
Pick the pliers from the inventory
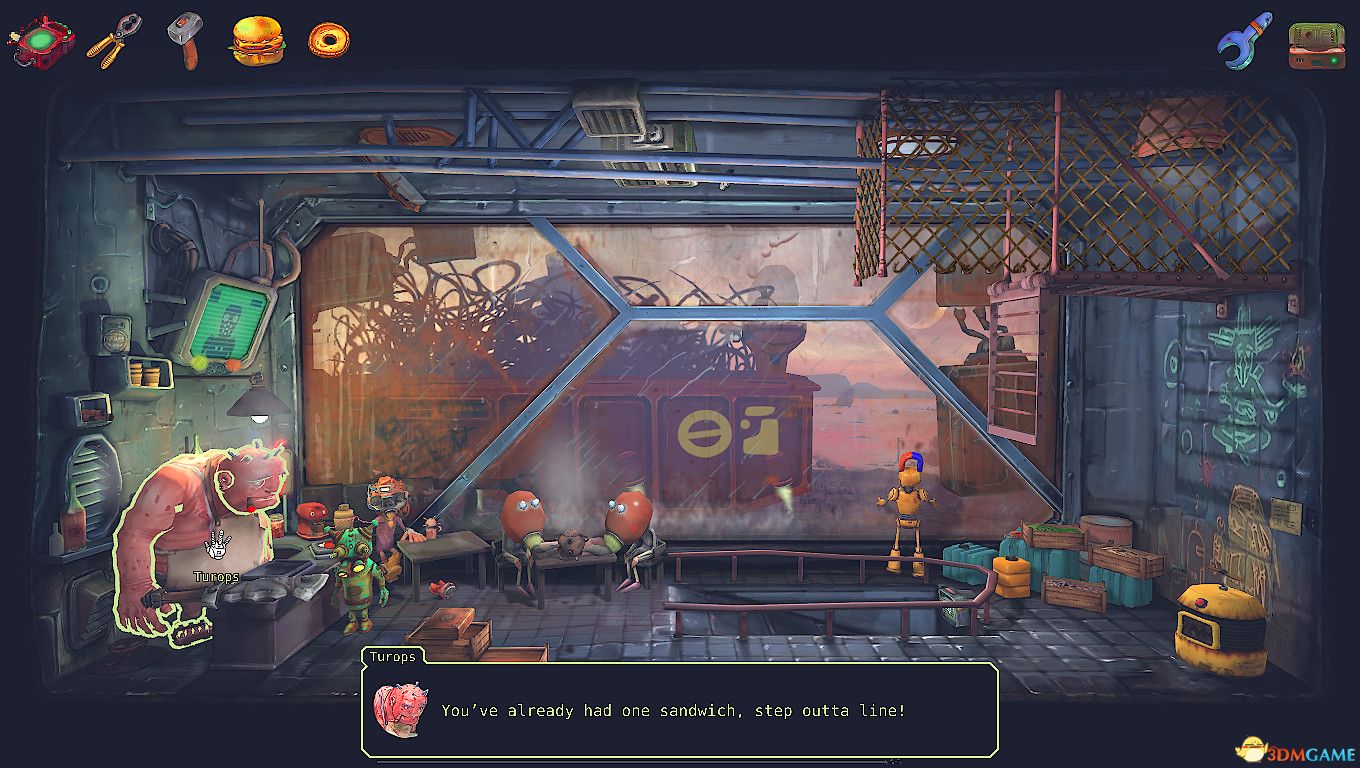(113, 41)
